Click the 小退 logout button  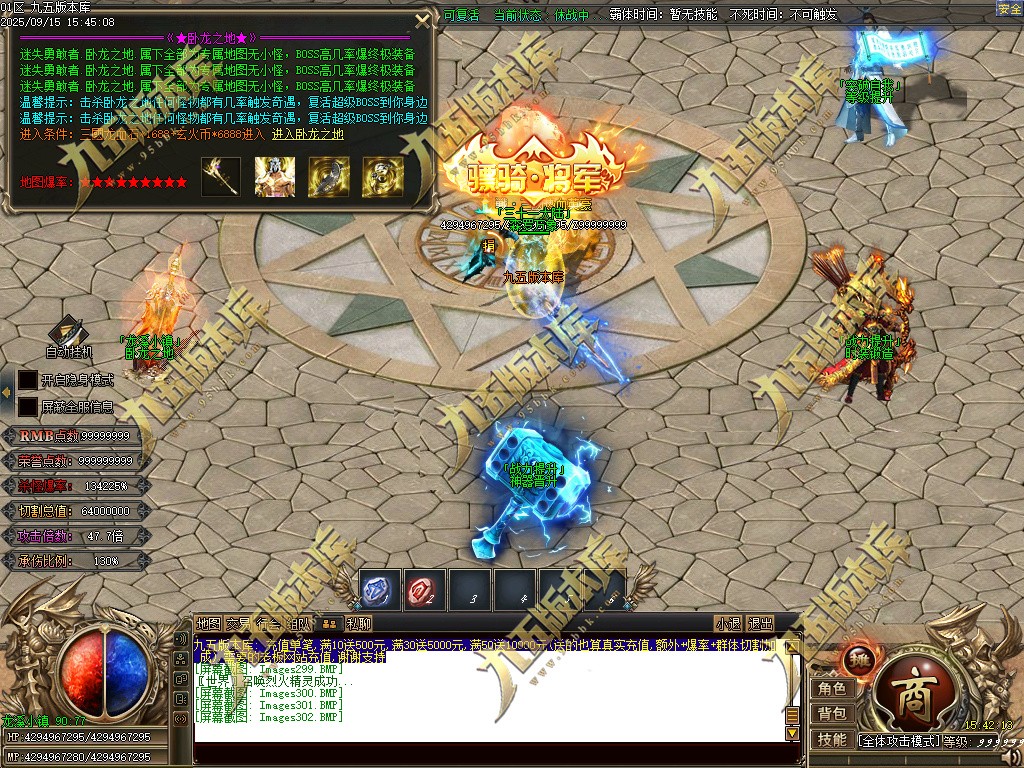728,624
